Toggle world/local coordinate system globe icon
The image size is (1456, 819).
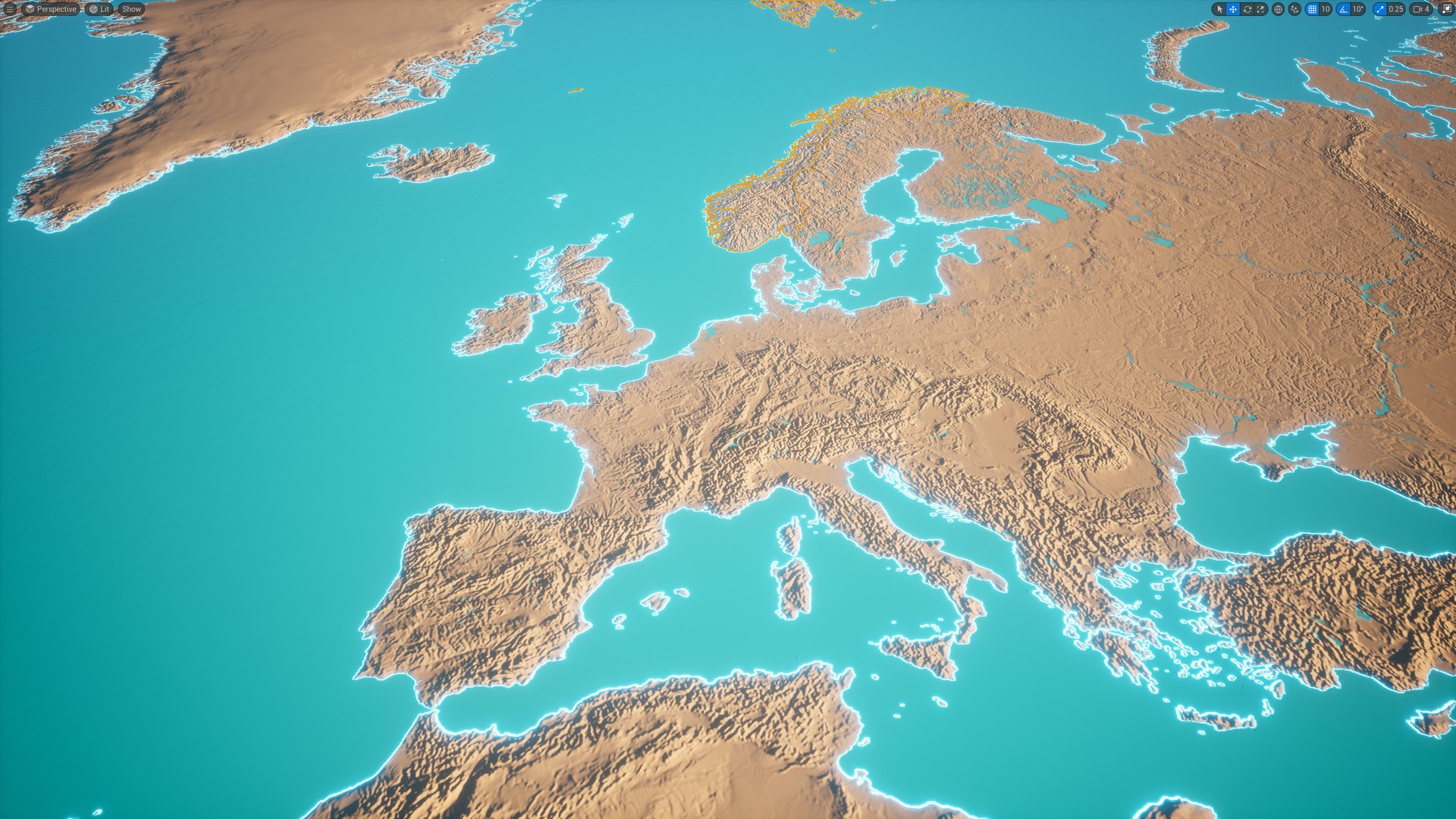[1279, 9]
